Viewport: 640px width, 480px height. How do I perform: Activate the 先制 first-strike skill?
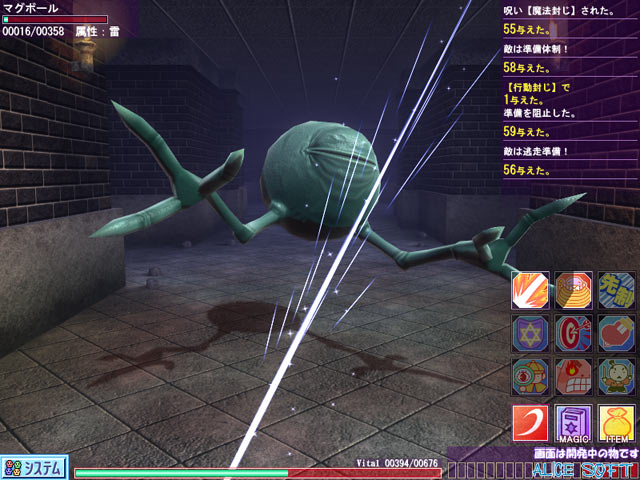pyautogui.click(x=617, y=289)
